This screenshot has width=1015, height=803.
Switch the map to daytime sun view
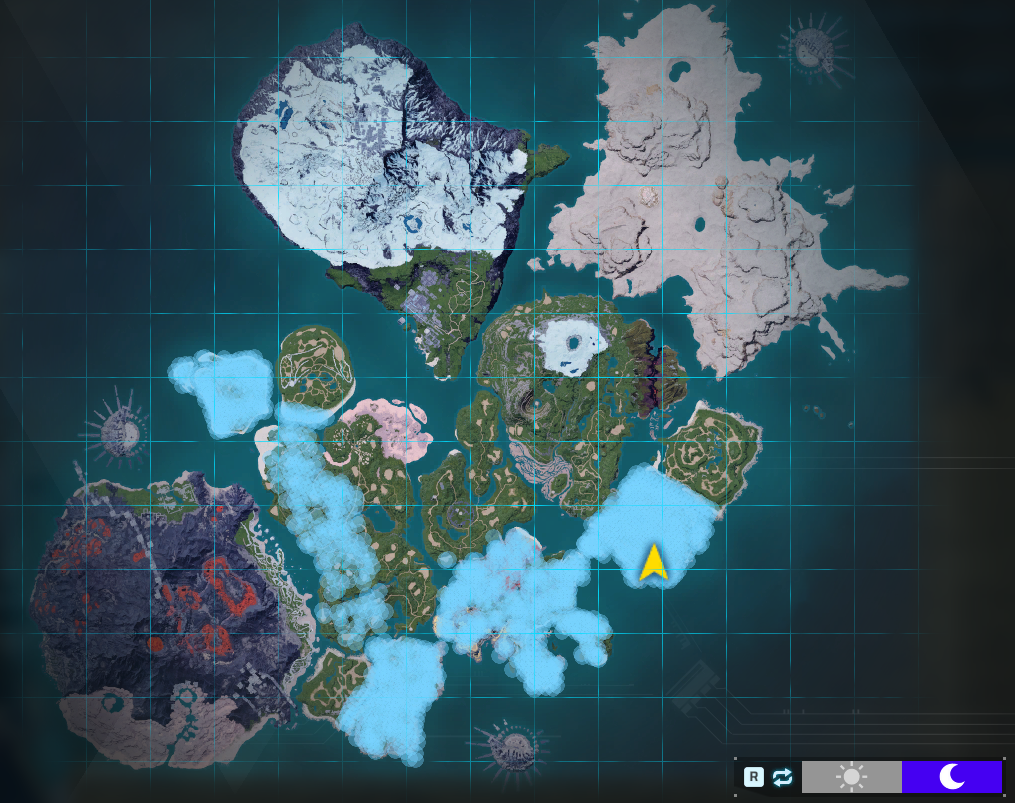point(851,776)
